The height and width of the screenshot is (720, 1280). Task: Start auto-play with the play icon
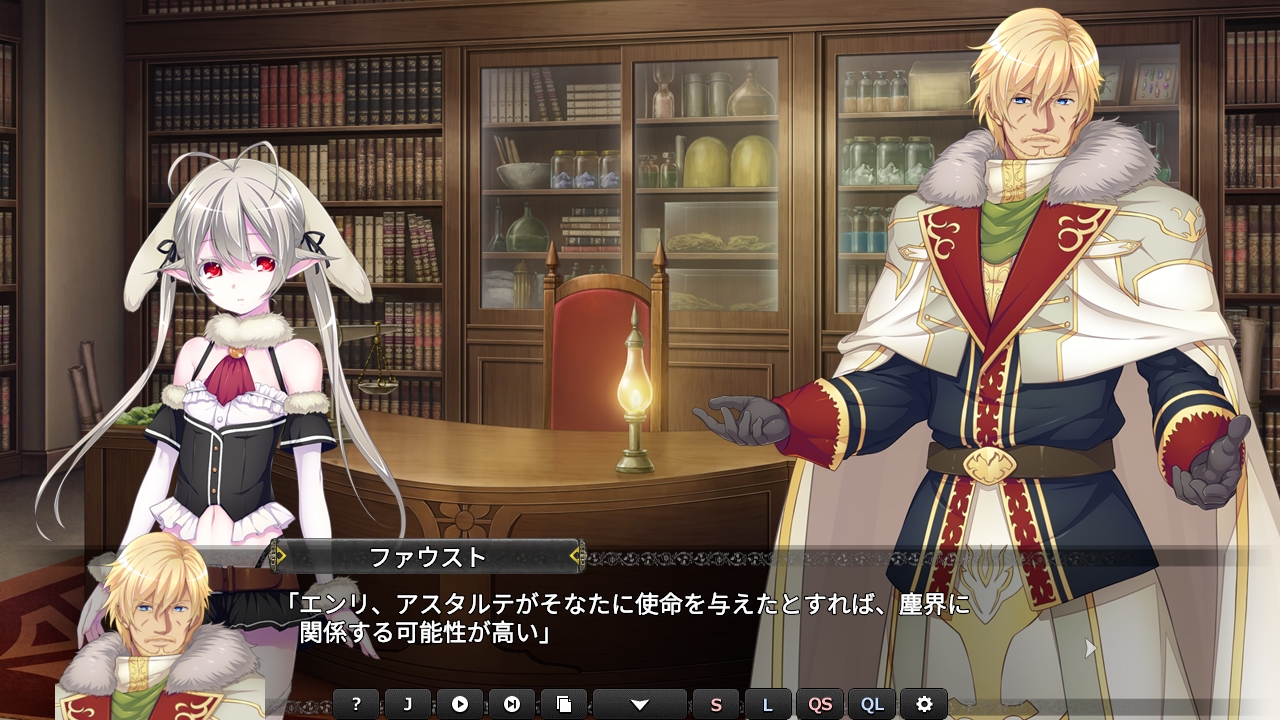[460, 704]
